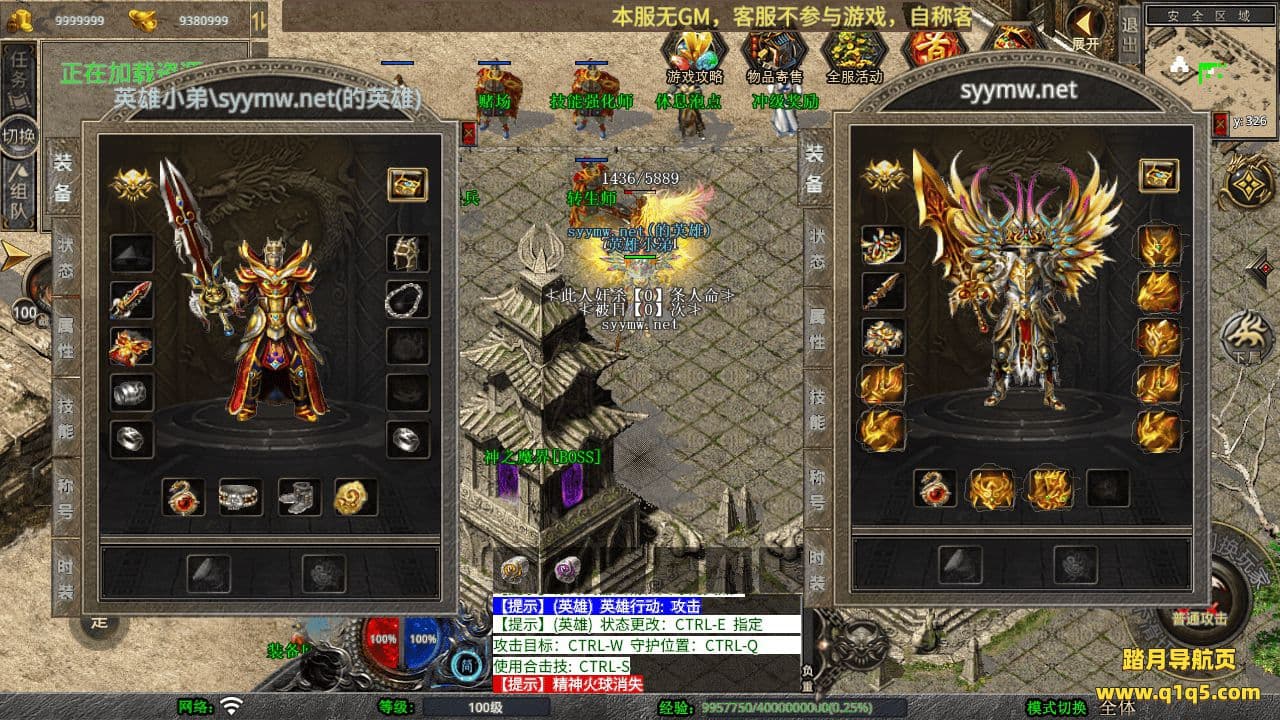Viewport: 1280px width, 720px height.
Task: Switch hero panel to 技能 skills tab
Action: pos(65,415)
